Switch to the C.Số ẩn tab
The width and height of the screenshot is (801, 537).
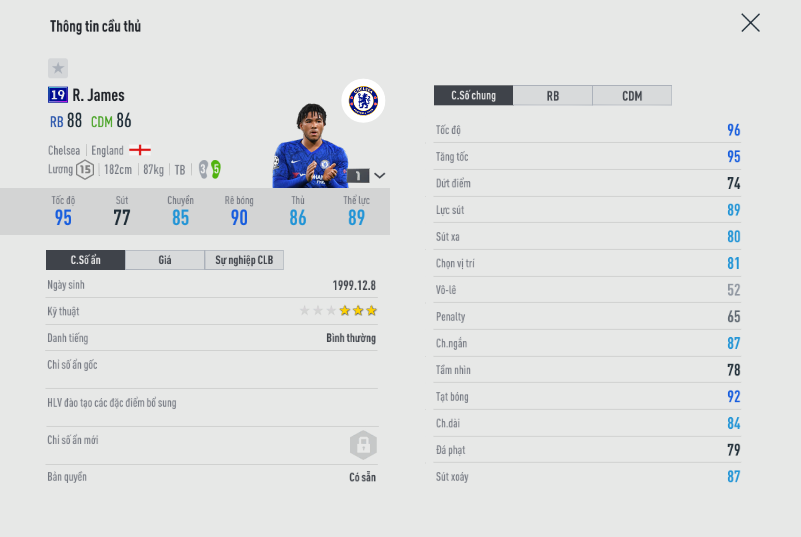(85, 260)
